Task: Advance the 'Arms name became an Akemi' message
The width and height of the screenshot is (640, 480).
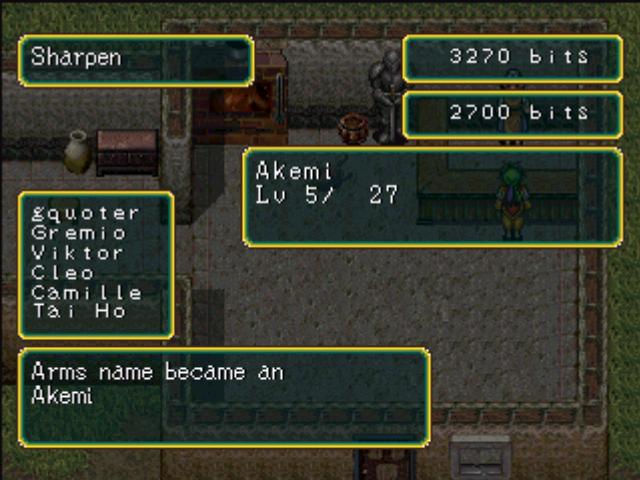Action: (x=224, y=397)
